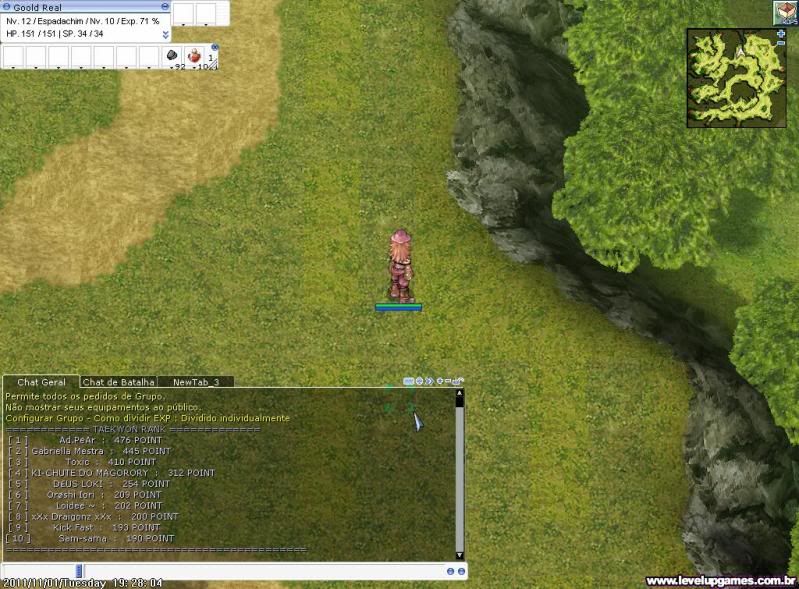799x589 pixels.
Task: Expand the status window's double-arrow menu
Action: coord(165,34)
